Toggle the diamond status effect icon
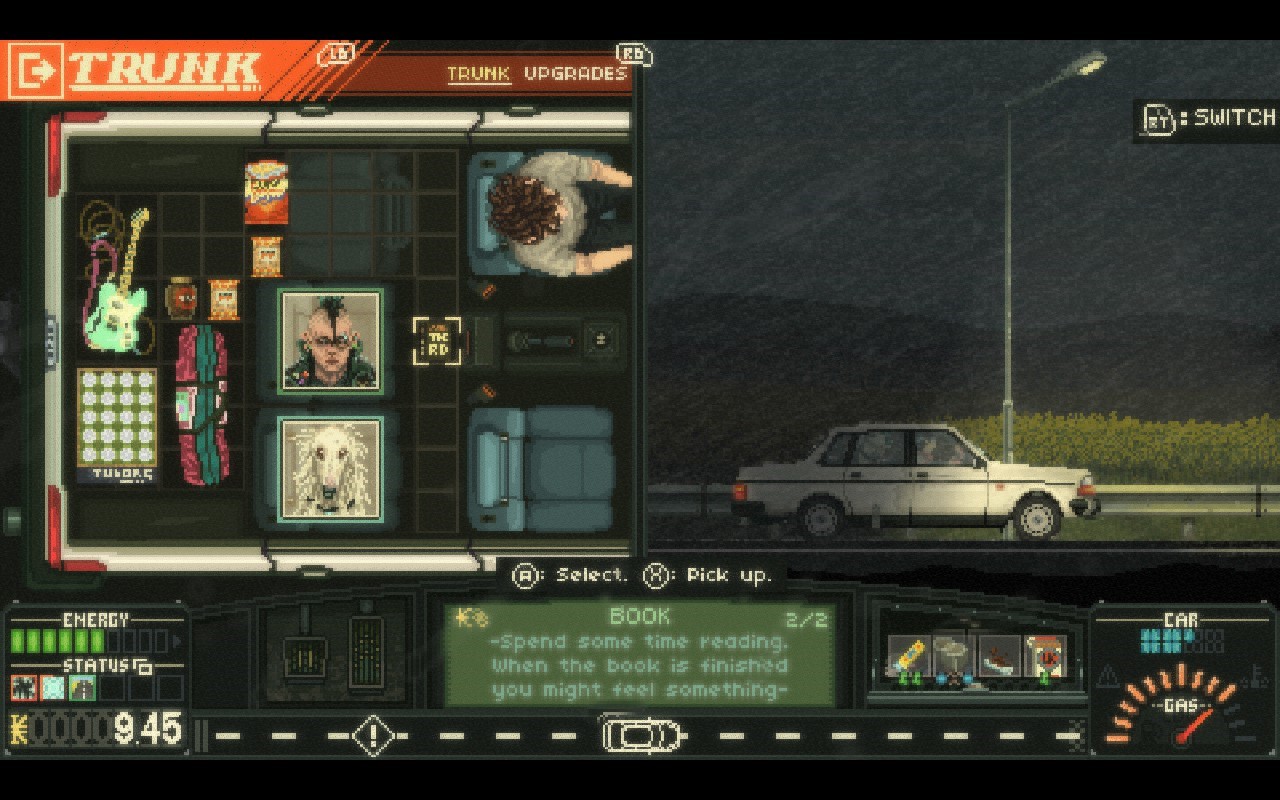The width and height of the screenshot is (1280, 800). 52,687
